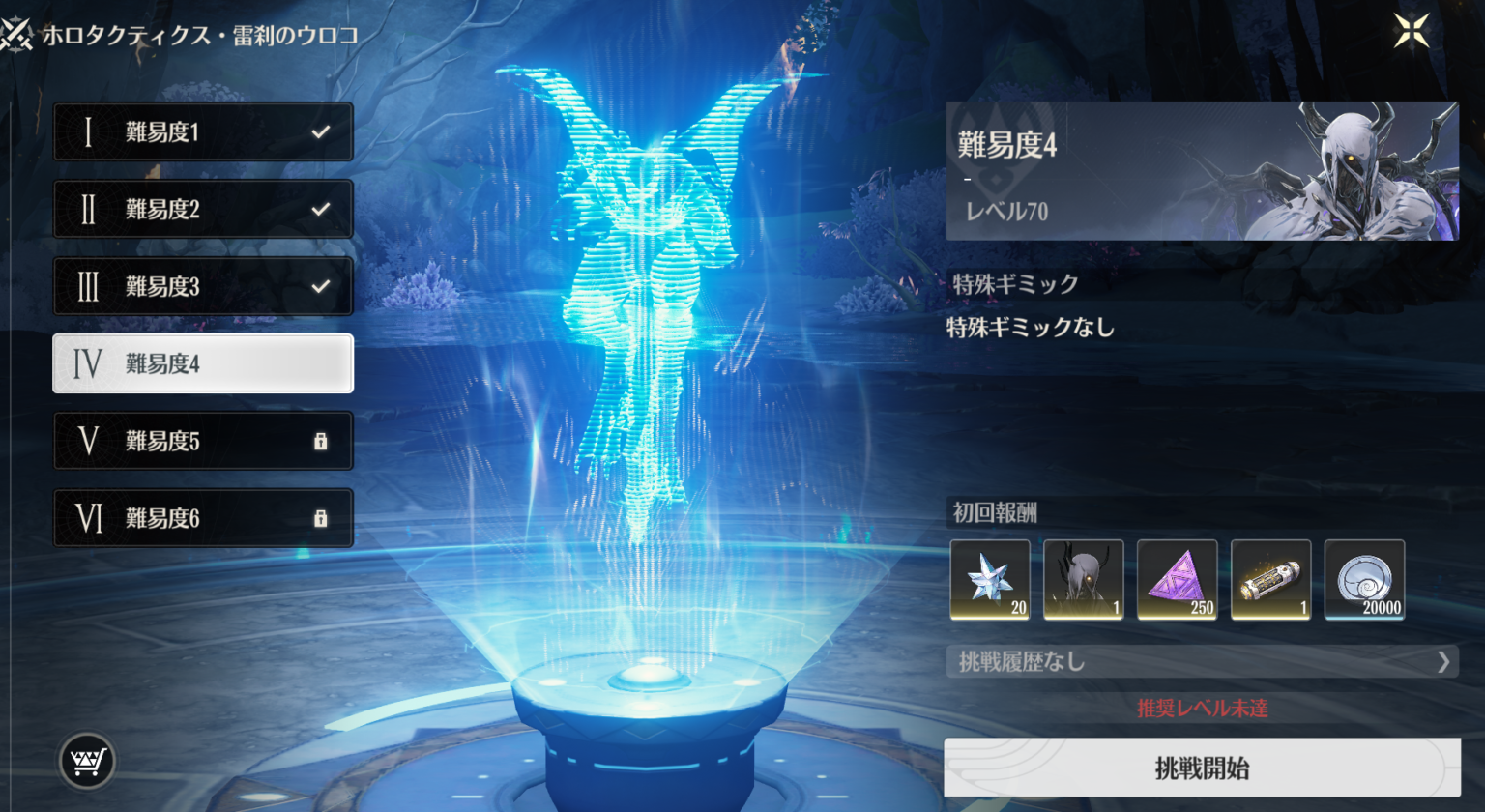The width and height of the screenshot is (1485, 812).
Task: Click the shell currency icon showing 20000
Action: 1363,581
